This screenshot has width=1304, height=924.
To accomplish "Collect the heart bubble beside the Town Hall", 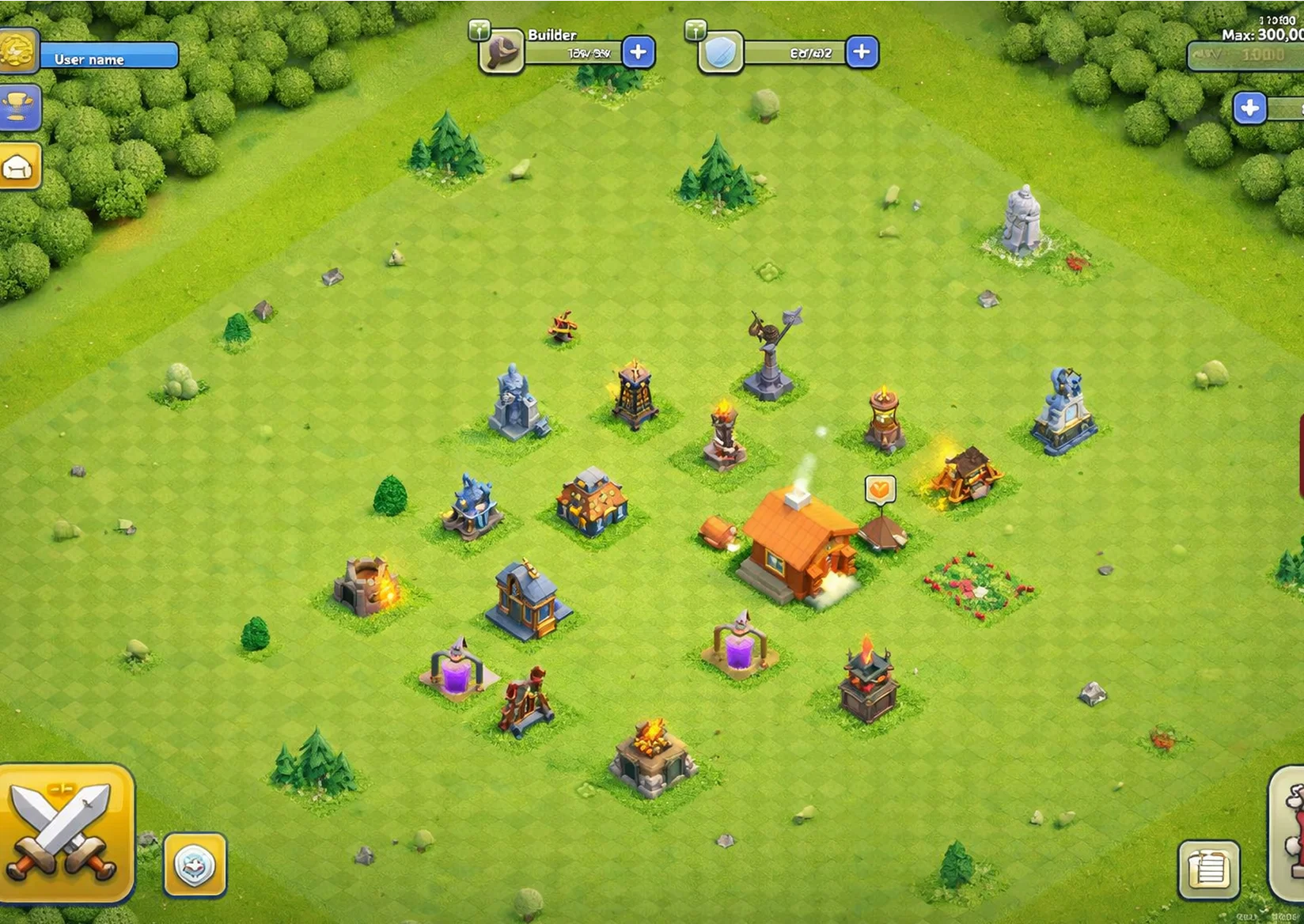I will tap(879, 488).
